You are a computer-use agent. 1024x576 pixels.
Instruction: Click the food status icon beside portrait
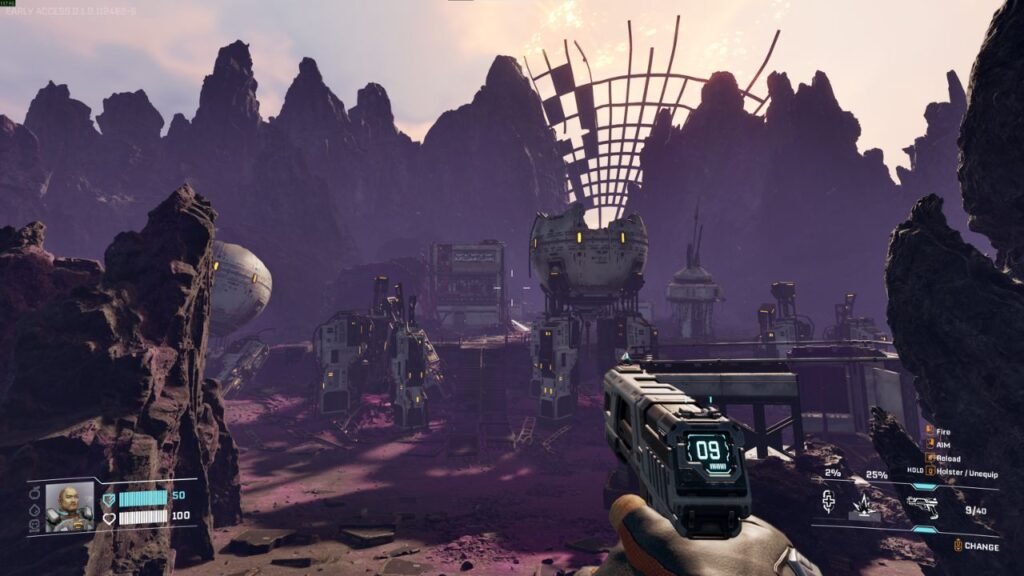pos(36,494)
